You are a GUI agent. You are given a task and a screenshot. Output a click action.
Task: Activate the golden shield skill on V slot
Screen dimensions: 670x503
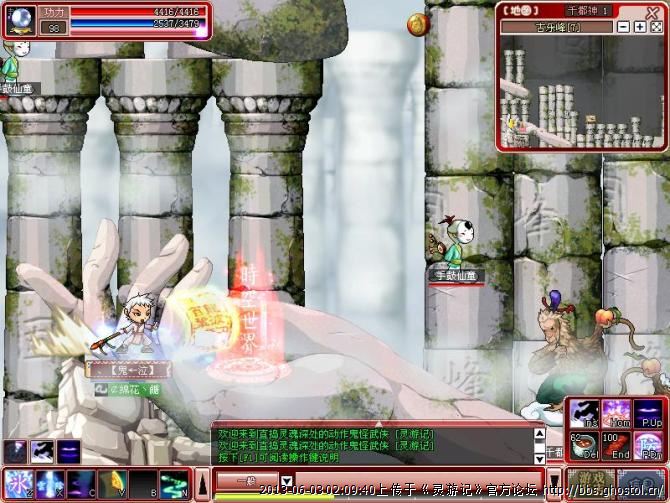[x=112, y=484]
